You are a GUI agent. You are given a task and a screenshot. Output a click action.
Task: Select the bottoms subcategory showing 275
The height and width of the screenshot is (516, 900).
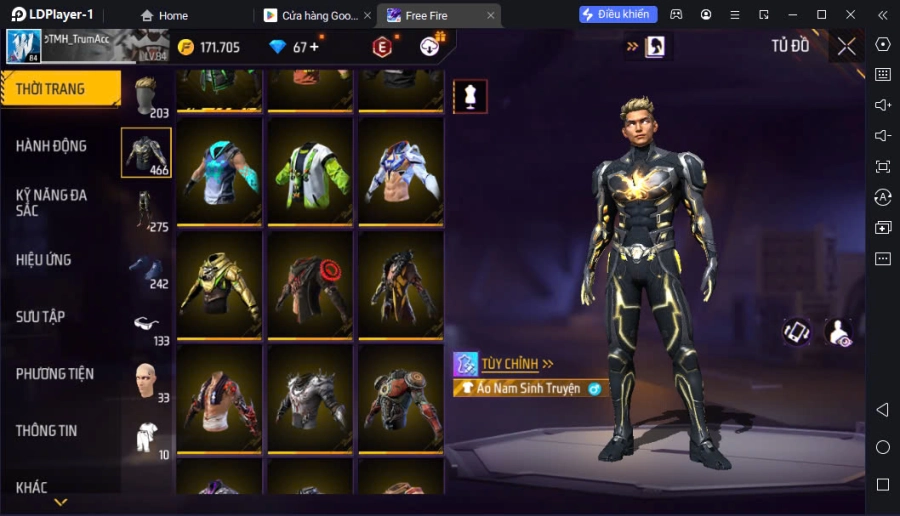(146, 210)
